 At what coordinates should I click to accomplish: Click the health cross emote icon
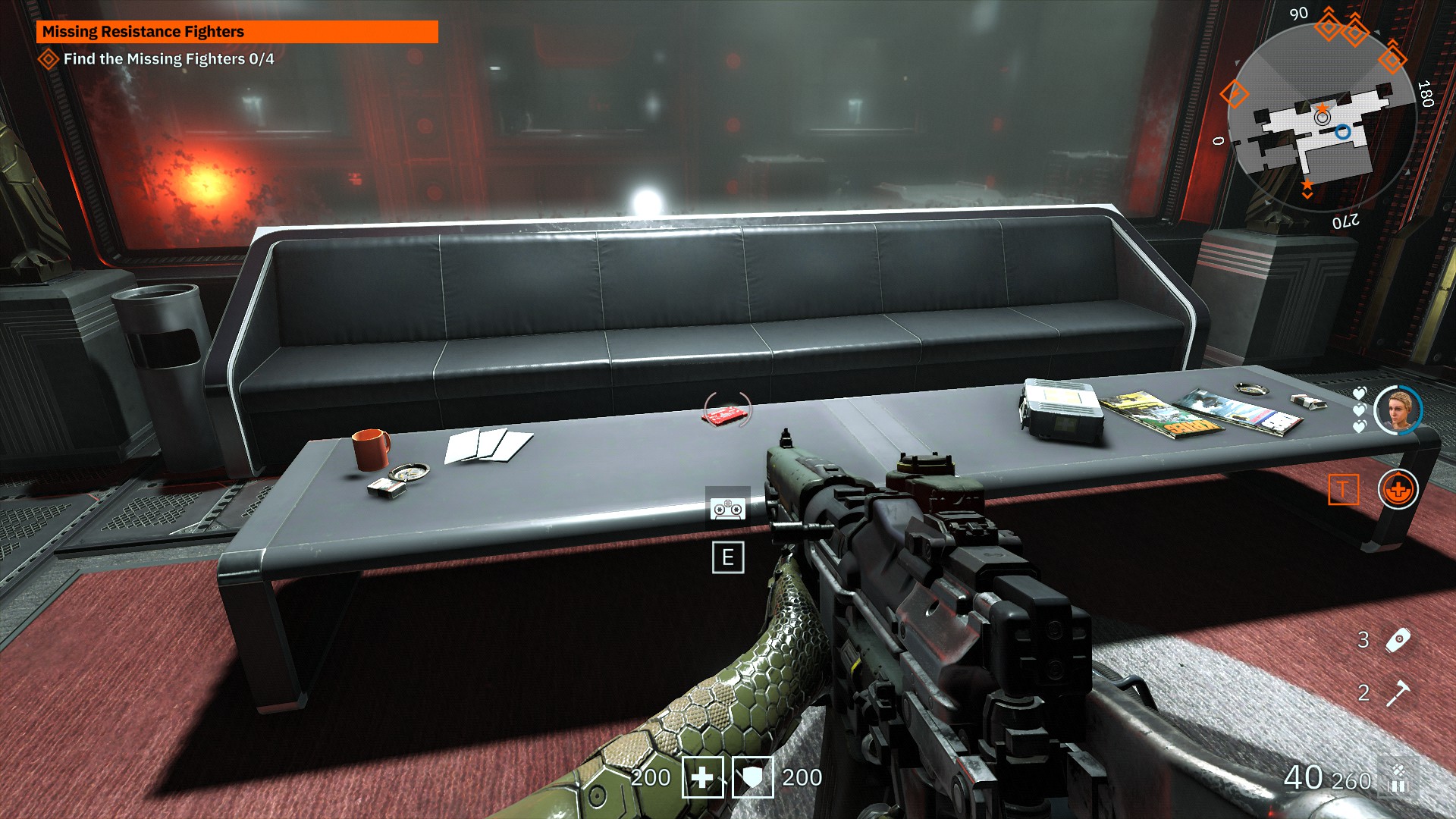click(1398, 489)
